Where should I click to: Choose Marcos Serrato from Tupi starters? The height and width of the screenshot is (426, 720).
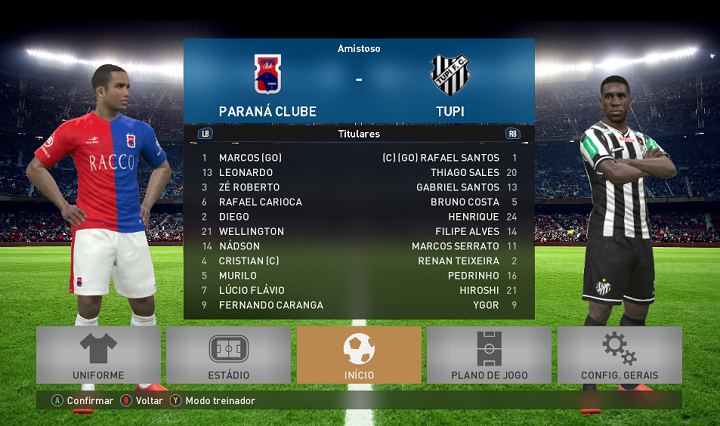tap(455, 246)
